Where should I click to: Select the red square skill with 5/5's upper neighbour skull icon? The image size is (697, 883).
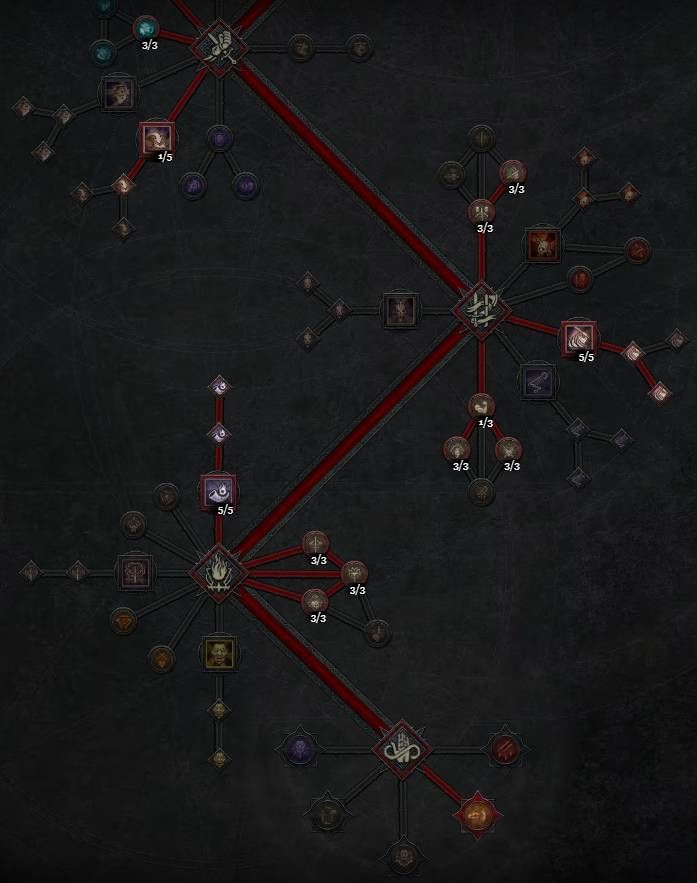(x=541, y=244)
